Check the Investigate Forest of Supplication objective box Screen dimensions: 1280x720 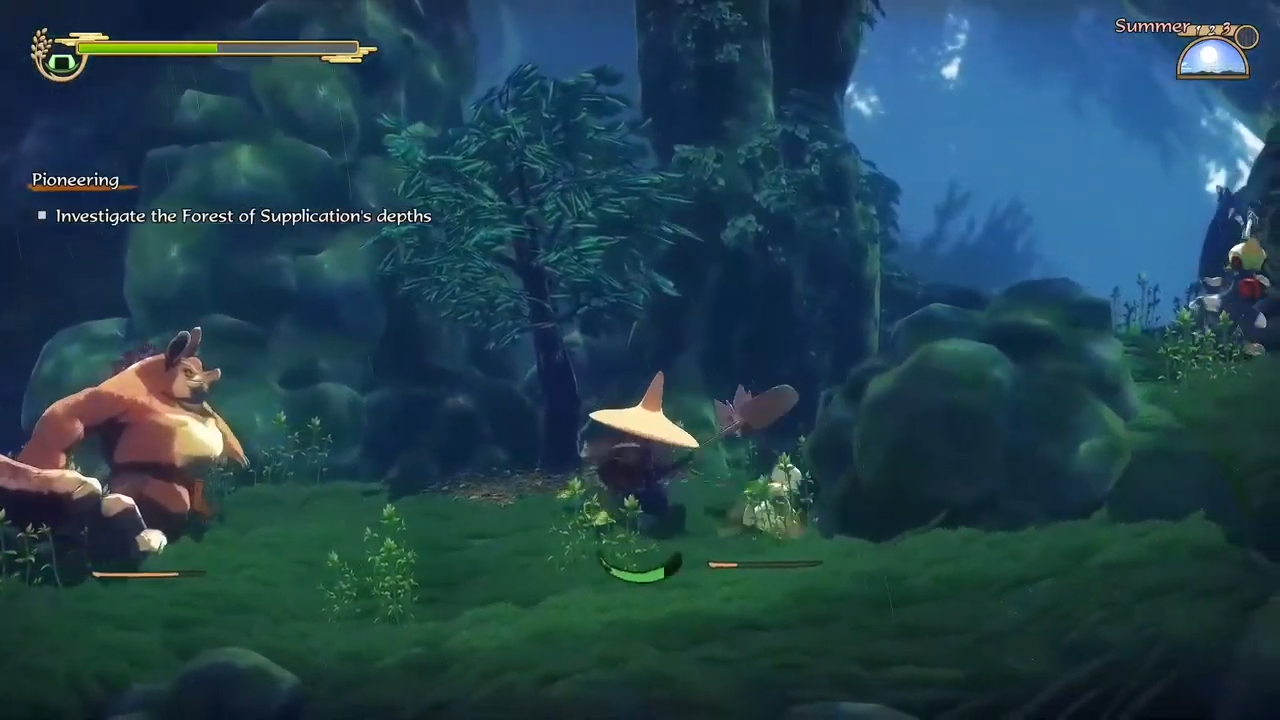[42, 215]
